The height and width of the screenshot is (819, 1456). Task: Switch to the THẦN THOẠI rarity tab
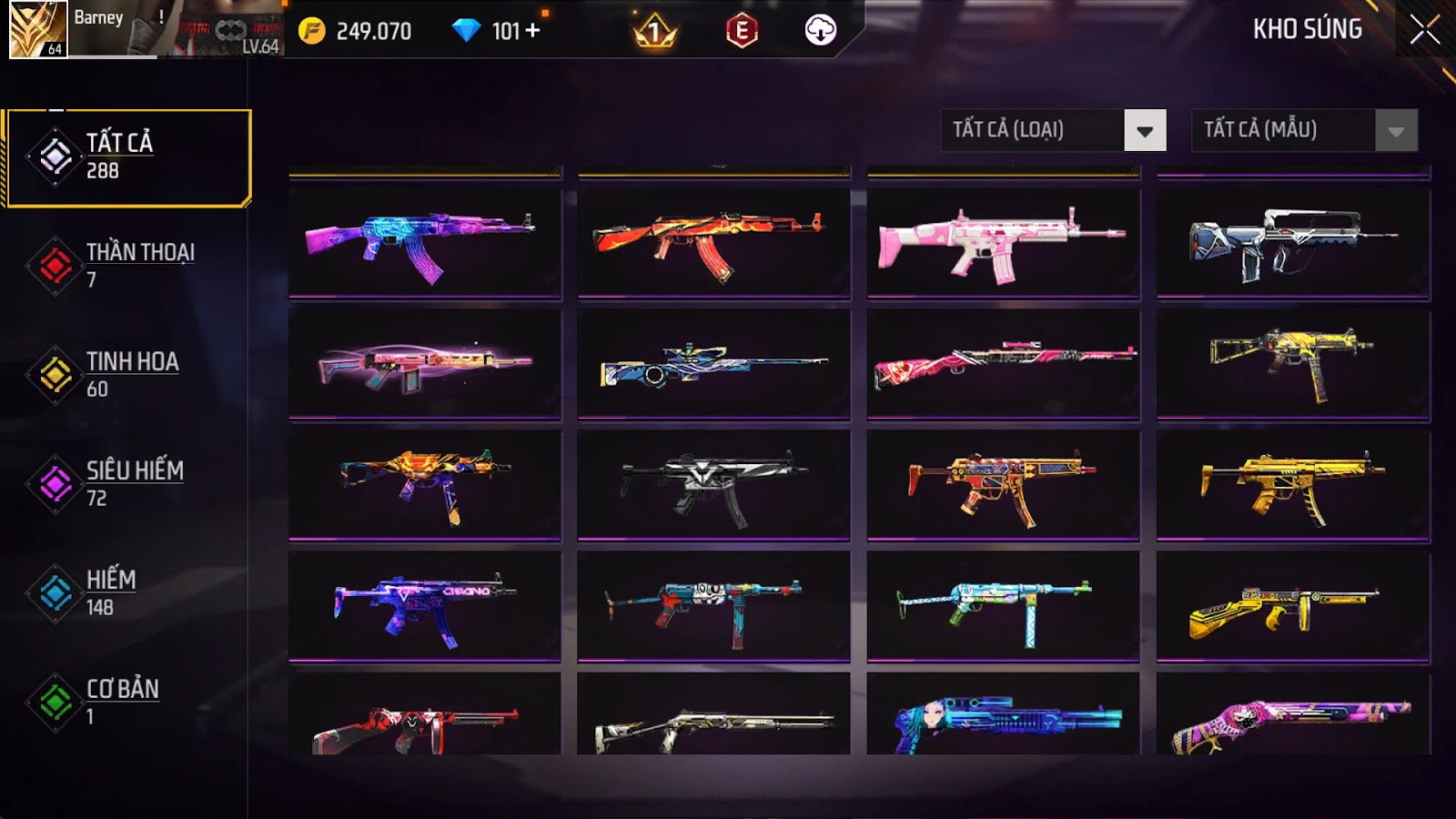pos(127,265)
